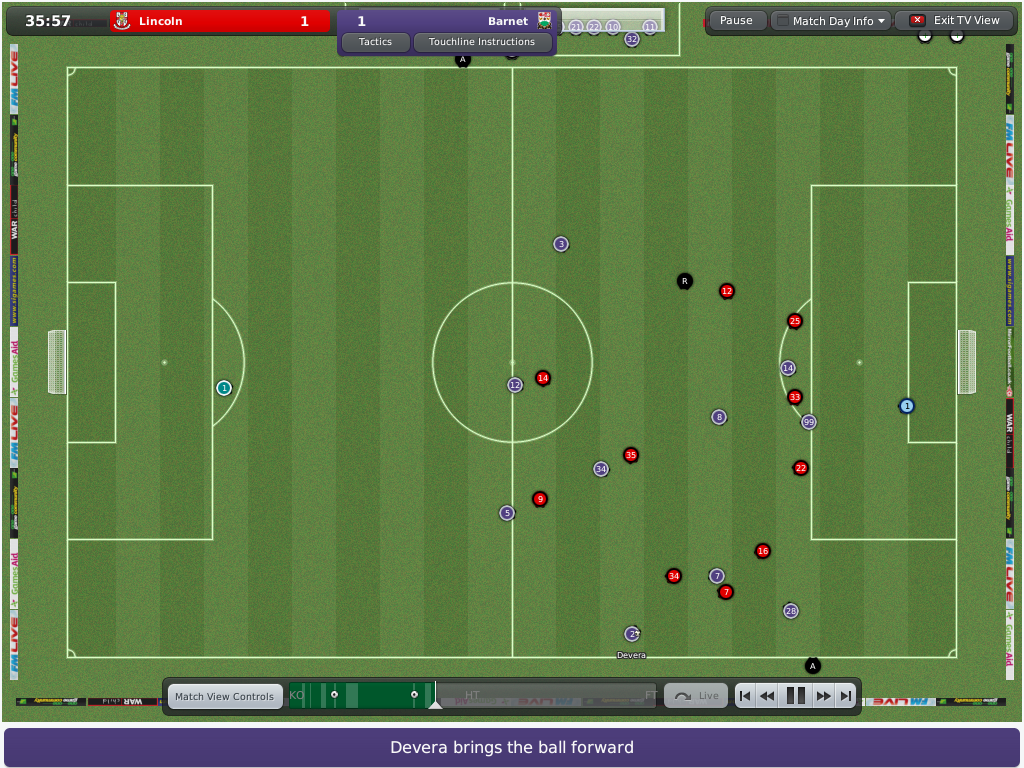Exit TV View
The image size is (1024, 768).
(955, 20)
